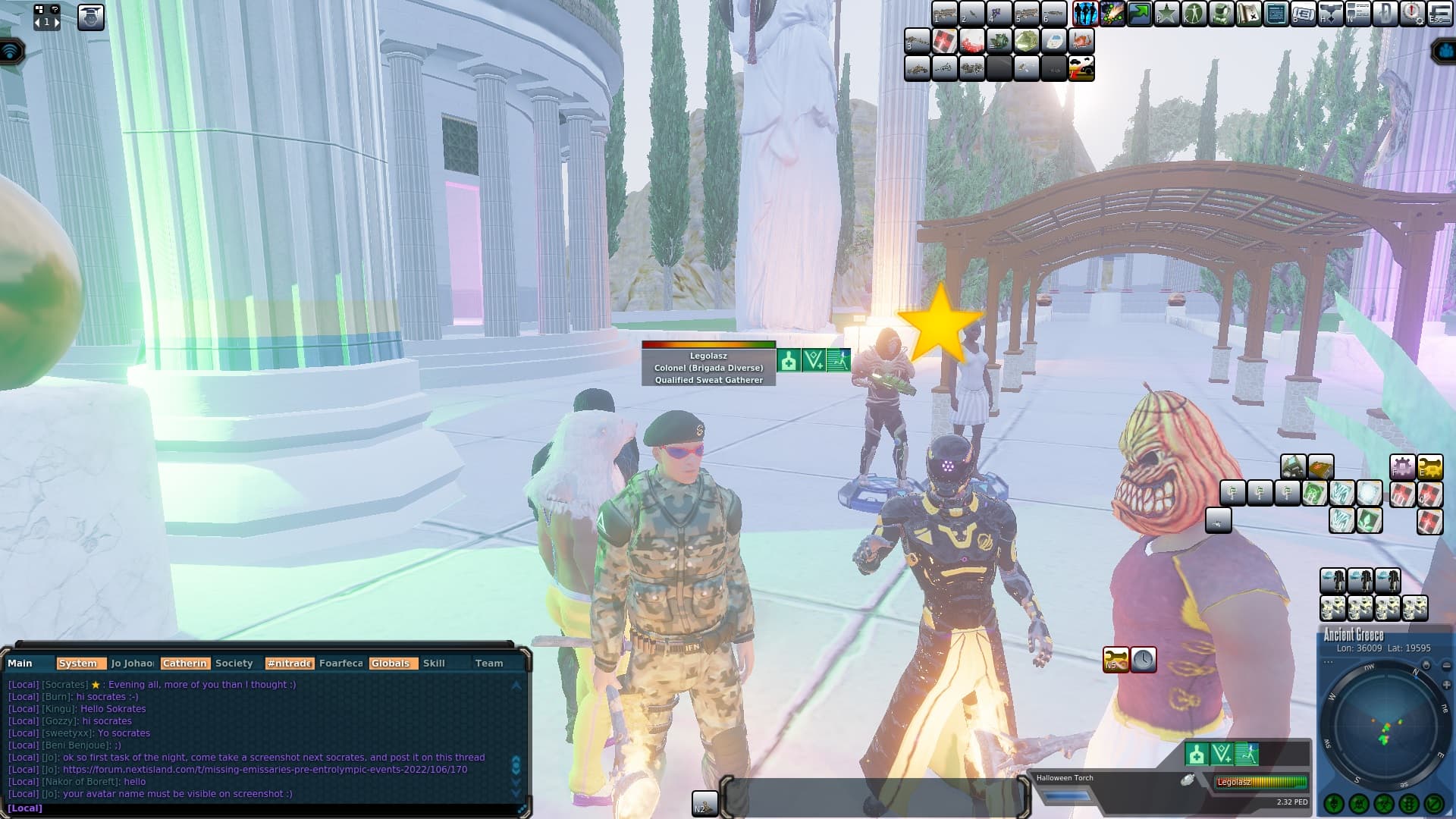Select the #nitrade chat channel tab
The height and width of the screenshot is (819, 1456).
[x=289, y=663]
